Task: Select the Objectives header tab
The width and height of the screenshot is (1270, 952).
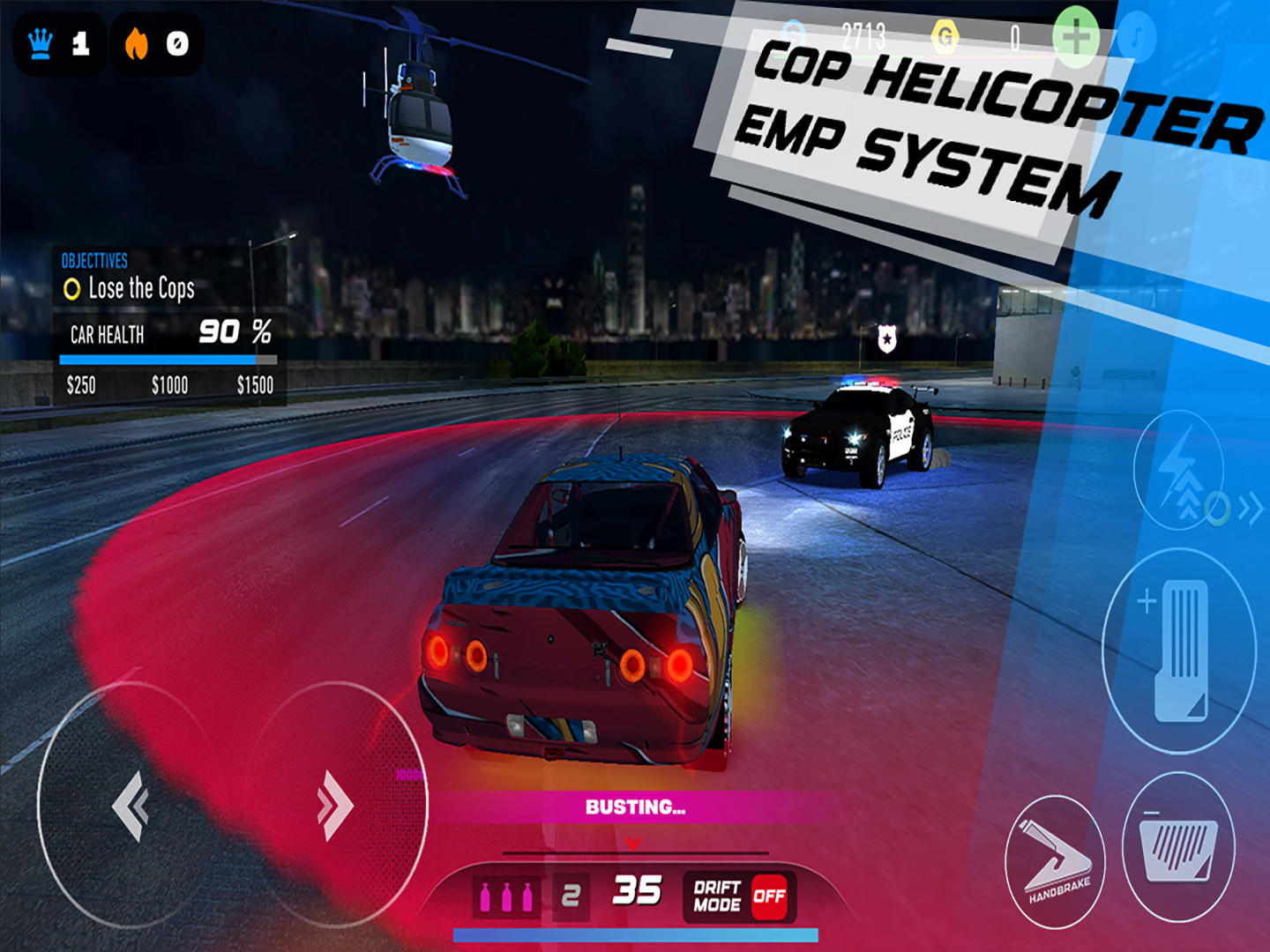Action: coord(93,261)
